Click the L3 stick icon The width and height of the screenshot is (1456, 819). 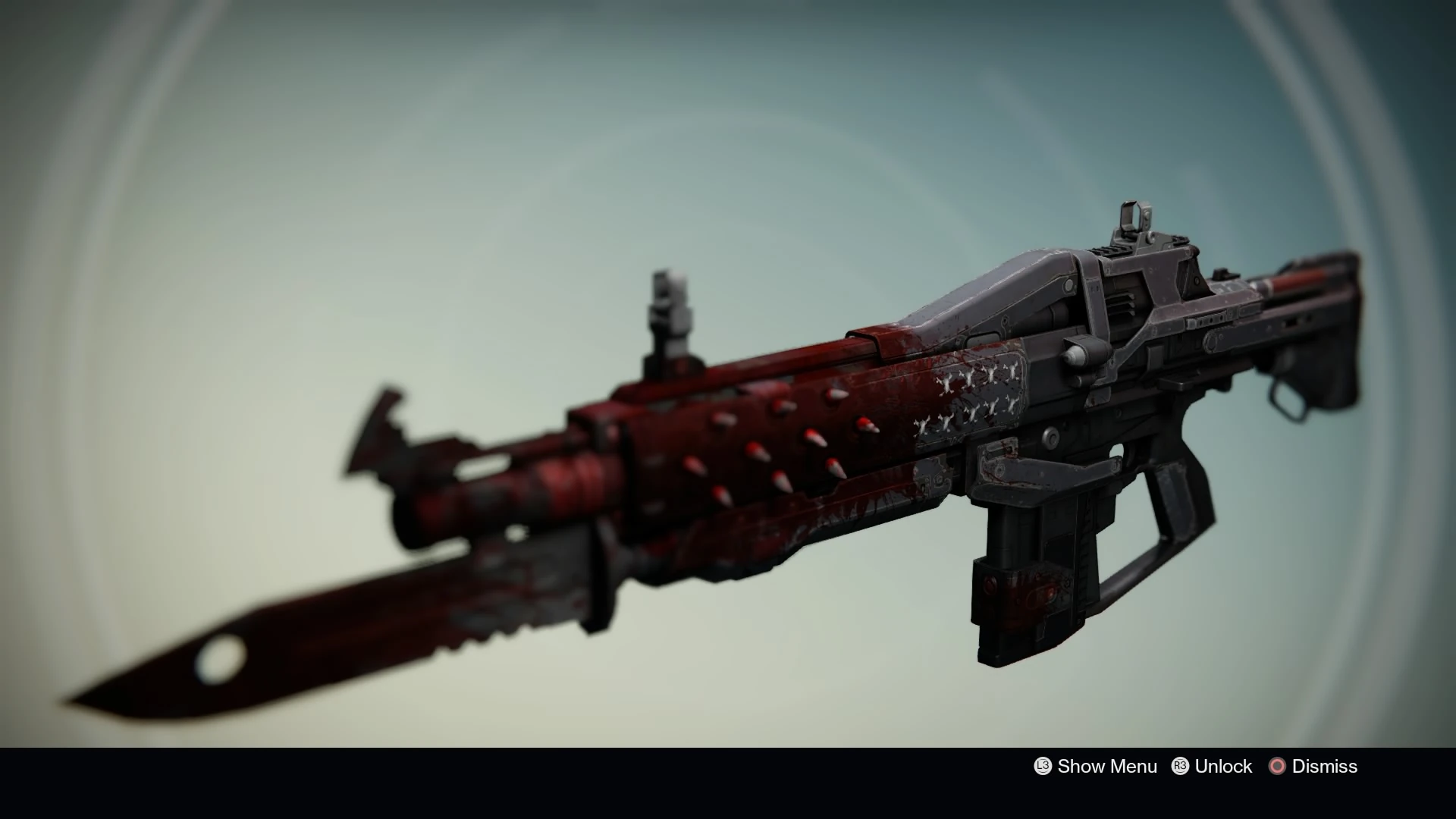click(1043, 767)
